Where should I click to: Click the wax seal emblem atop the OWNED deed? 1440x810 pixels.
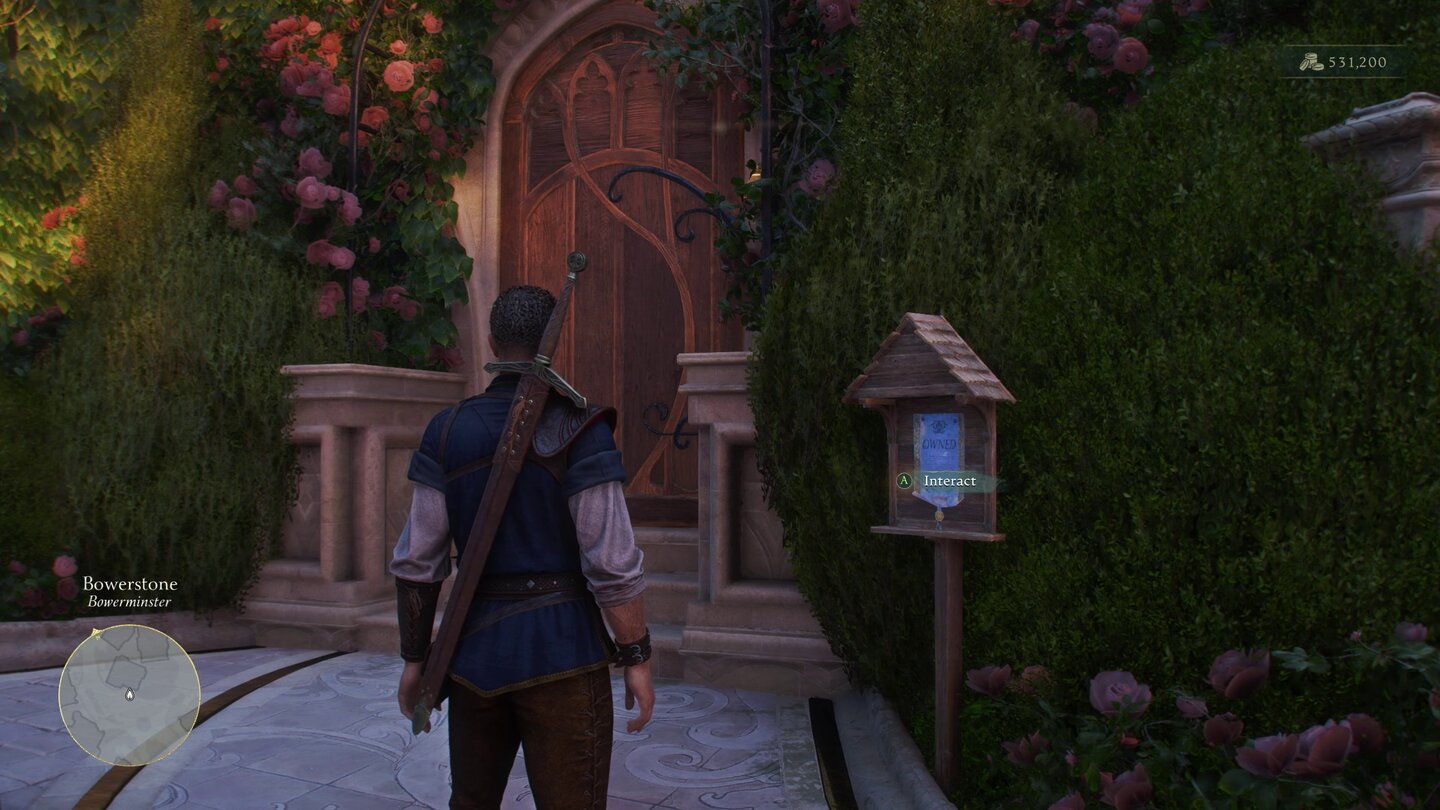[939, 426]
